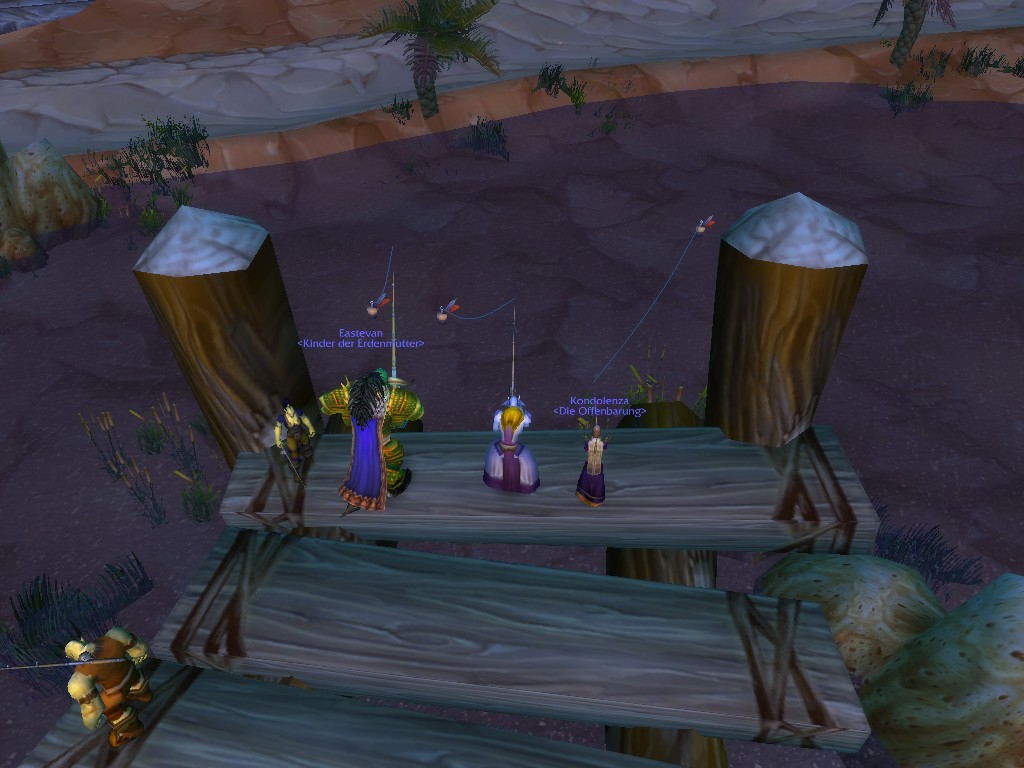Select the Eastevan player name label
The height and width of the screenshot is (768, 1024).
pyautogui.click(x=360, y=333)
